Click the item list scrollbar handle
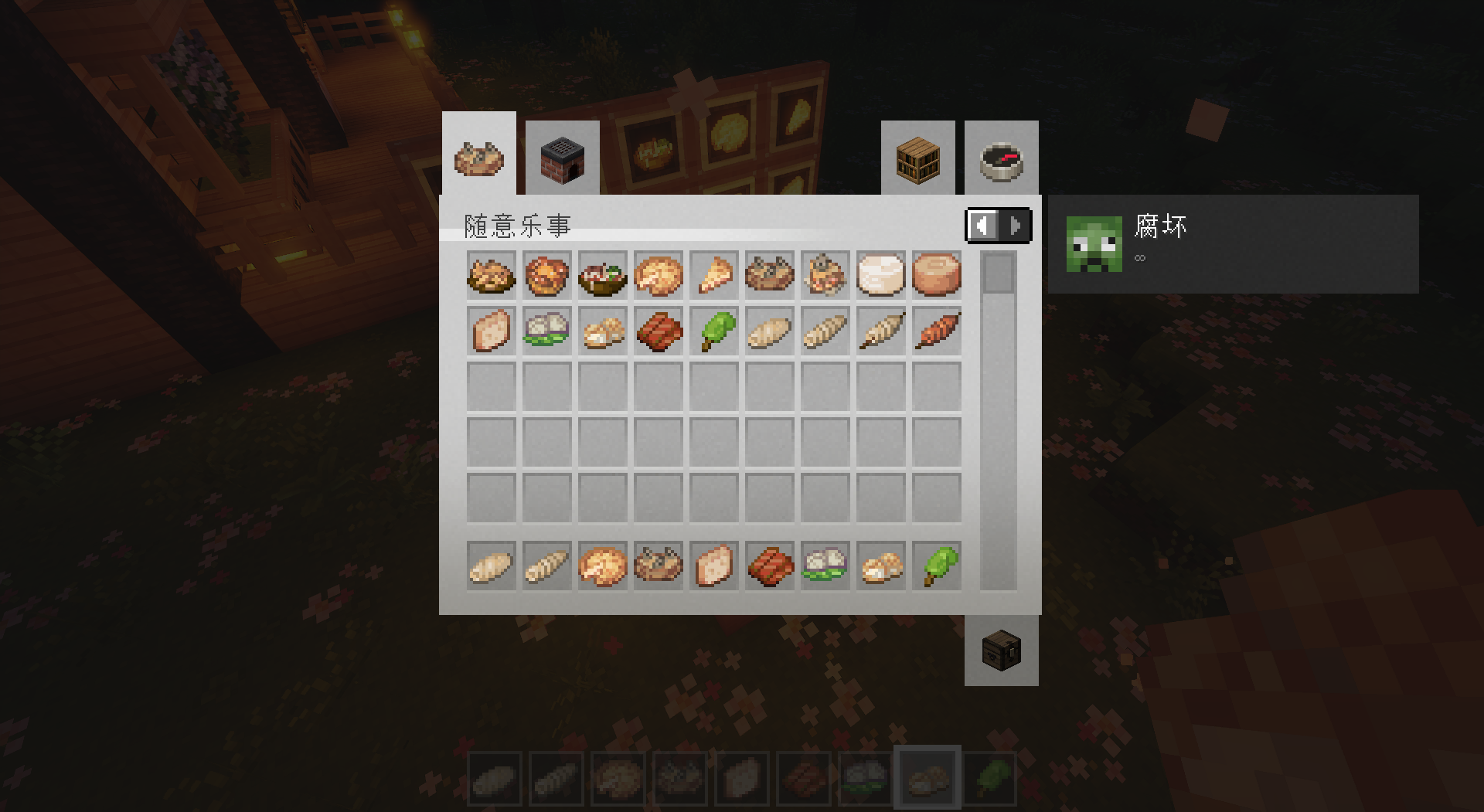The height and width of the screenshot is (812, 1484). point(998,273)
